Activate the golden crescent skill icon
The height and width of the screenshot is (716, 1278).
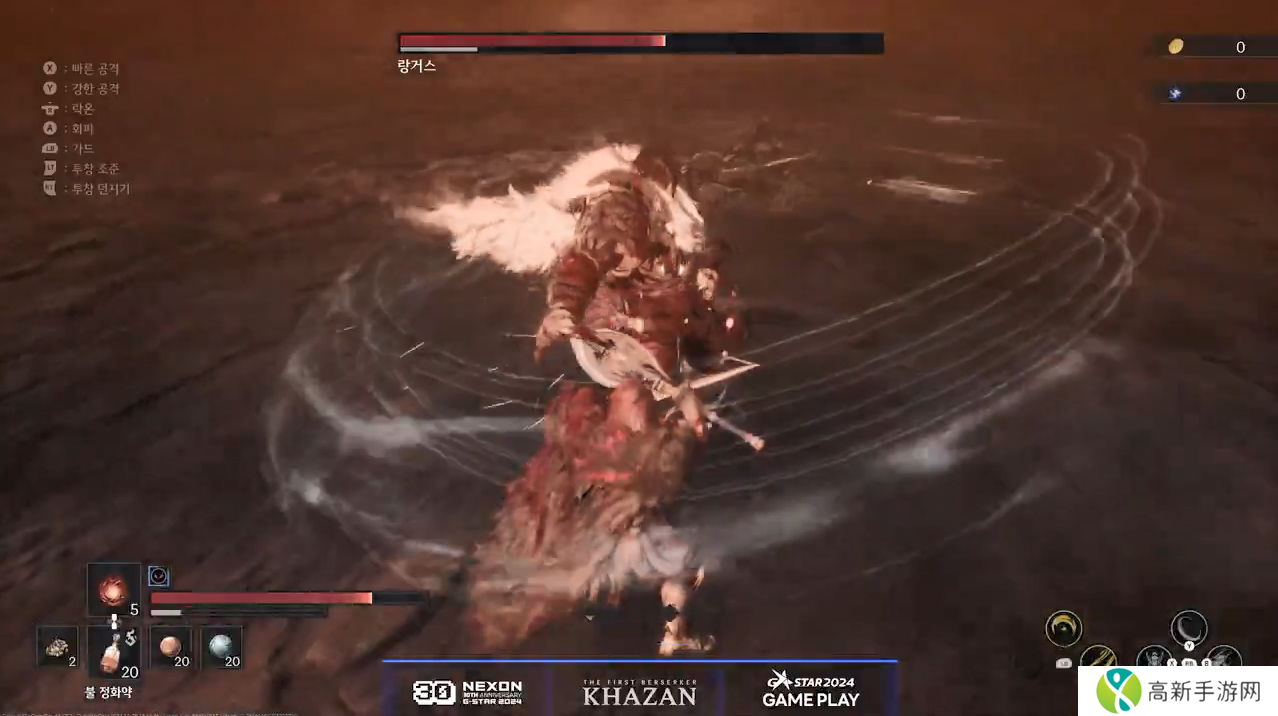tap(1063, 629)
